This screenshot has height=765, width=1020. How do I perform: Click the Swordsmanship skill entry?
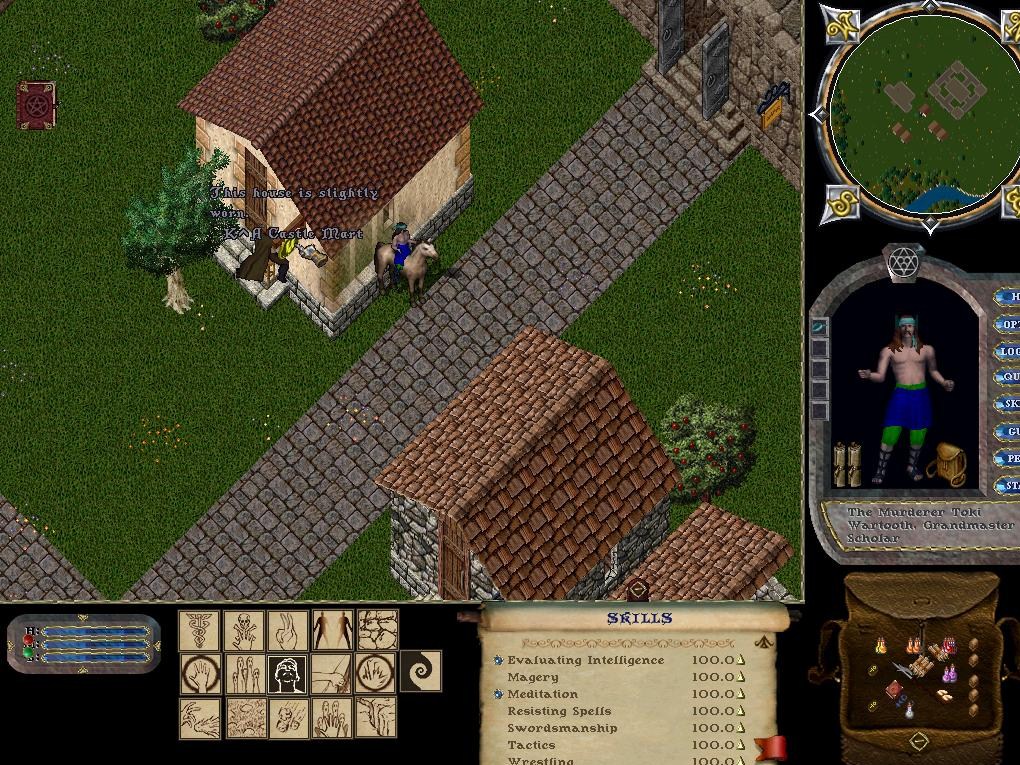click(562, 728)
